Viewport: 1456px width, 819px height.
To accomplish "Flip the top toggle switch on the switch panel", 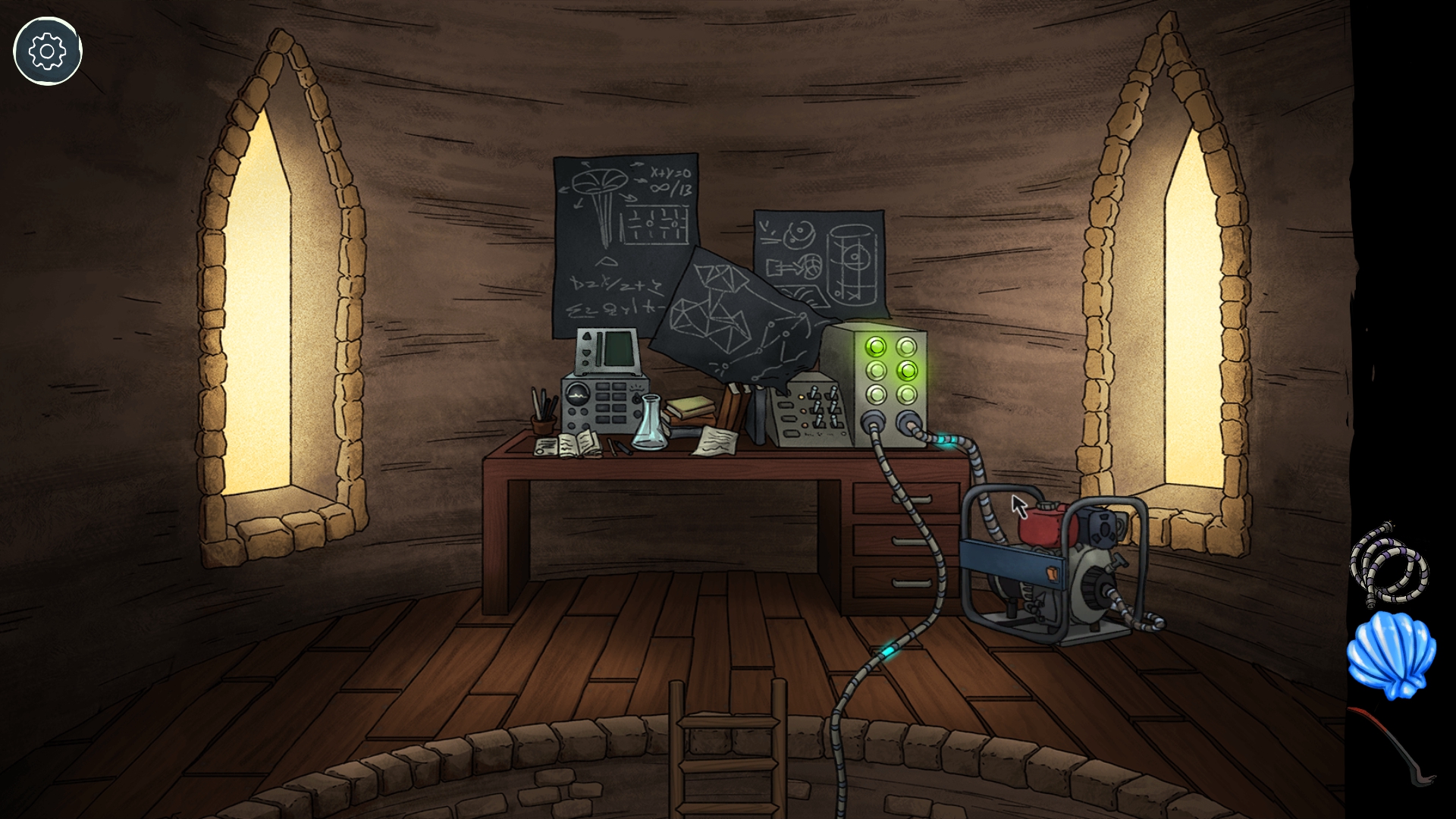I will tap(816, 390).
